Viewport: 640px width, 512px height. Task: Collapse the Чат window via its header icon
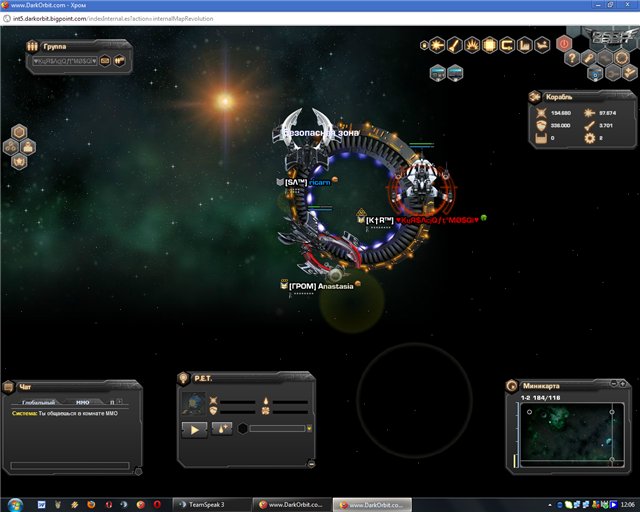9,387
